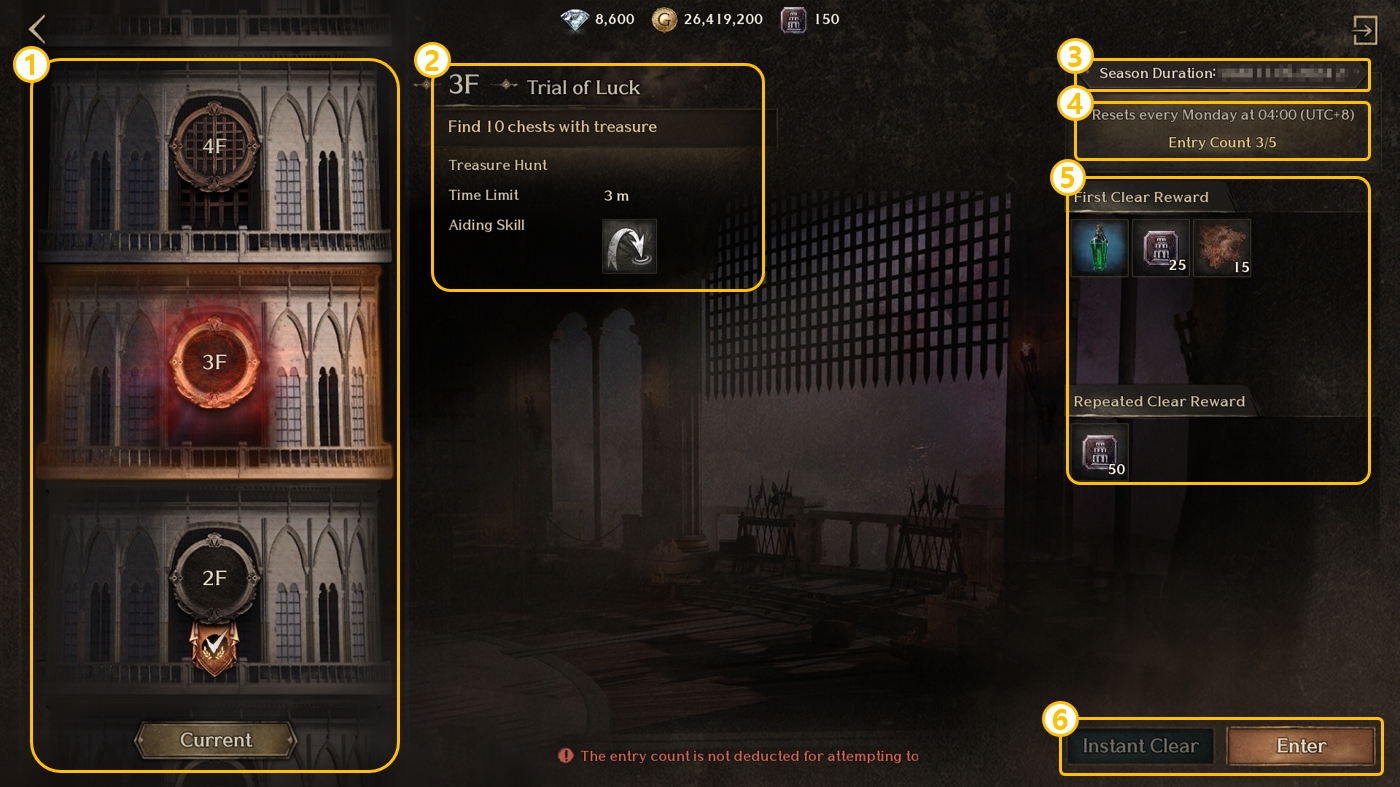
Task: Enter the Trial of Luck floor
Action: pyautogui.click(x=1301, y=746)
